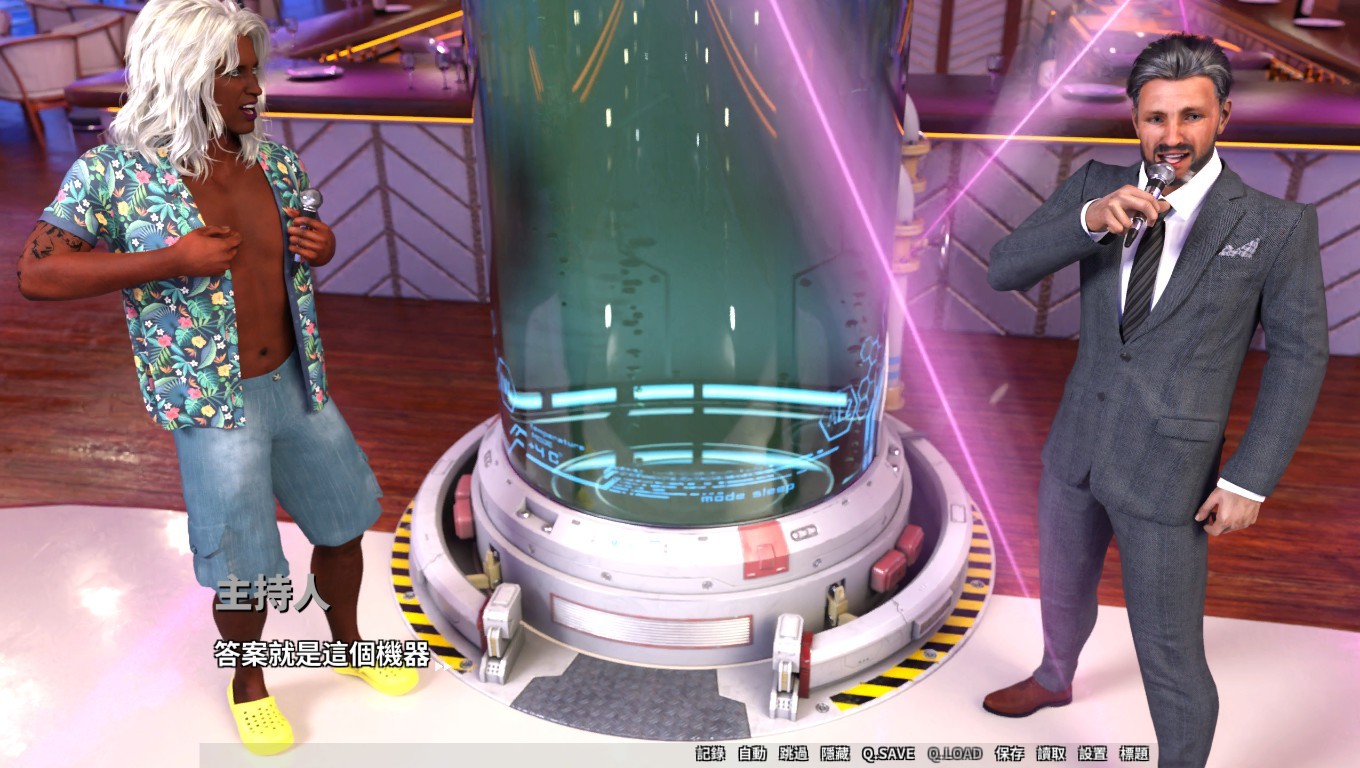Toggle 自動 auto-advance mode
This screenshot has height=768, width=1360.
(x=752, y=754)
